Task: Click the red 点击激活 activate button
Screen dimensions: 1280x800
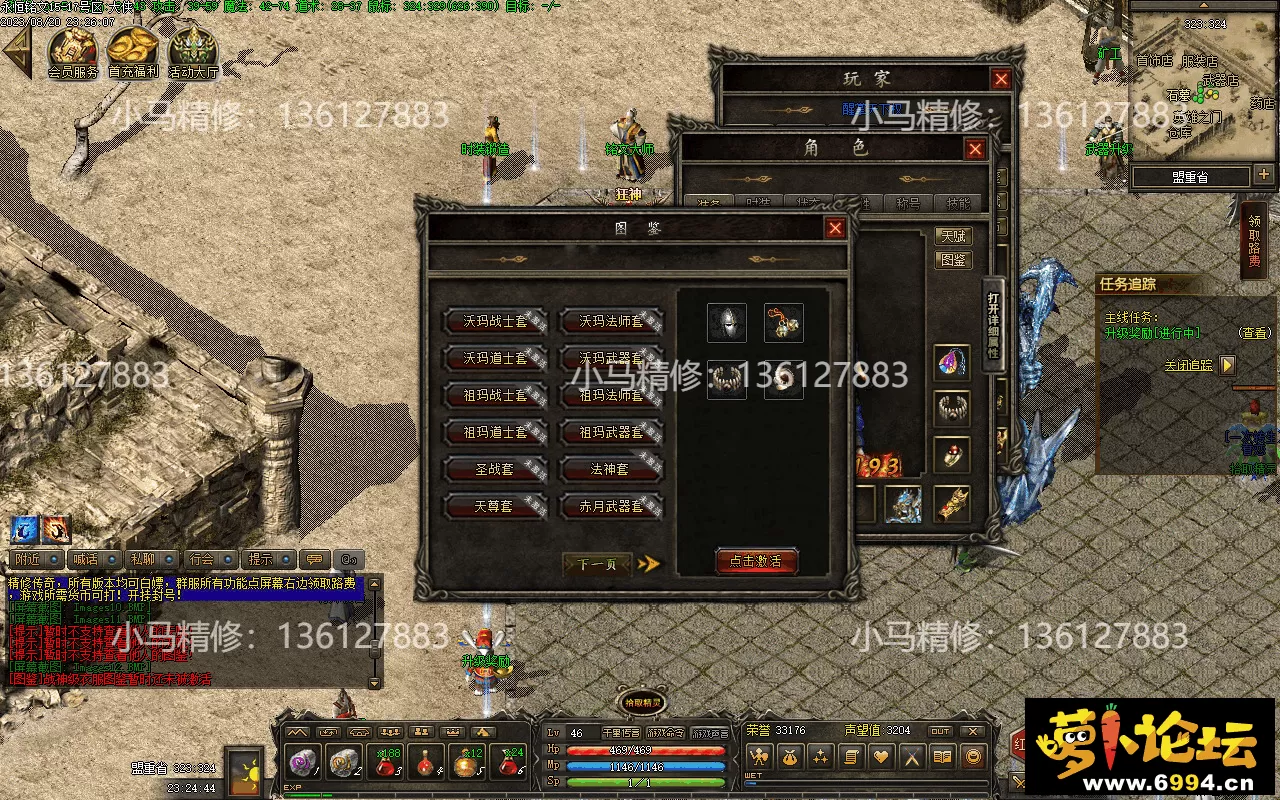Action: click(756, 561)
